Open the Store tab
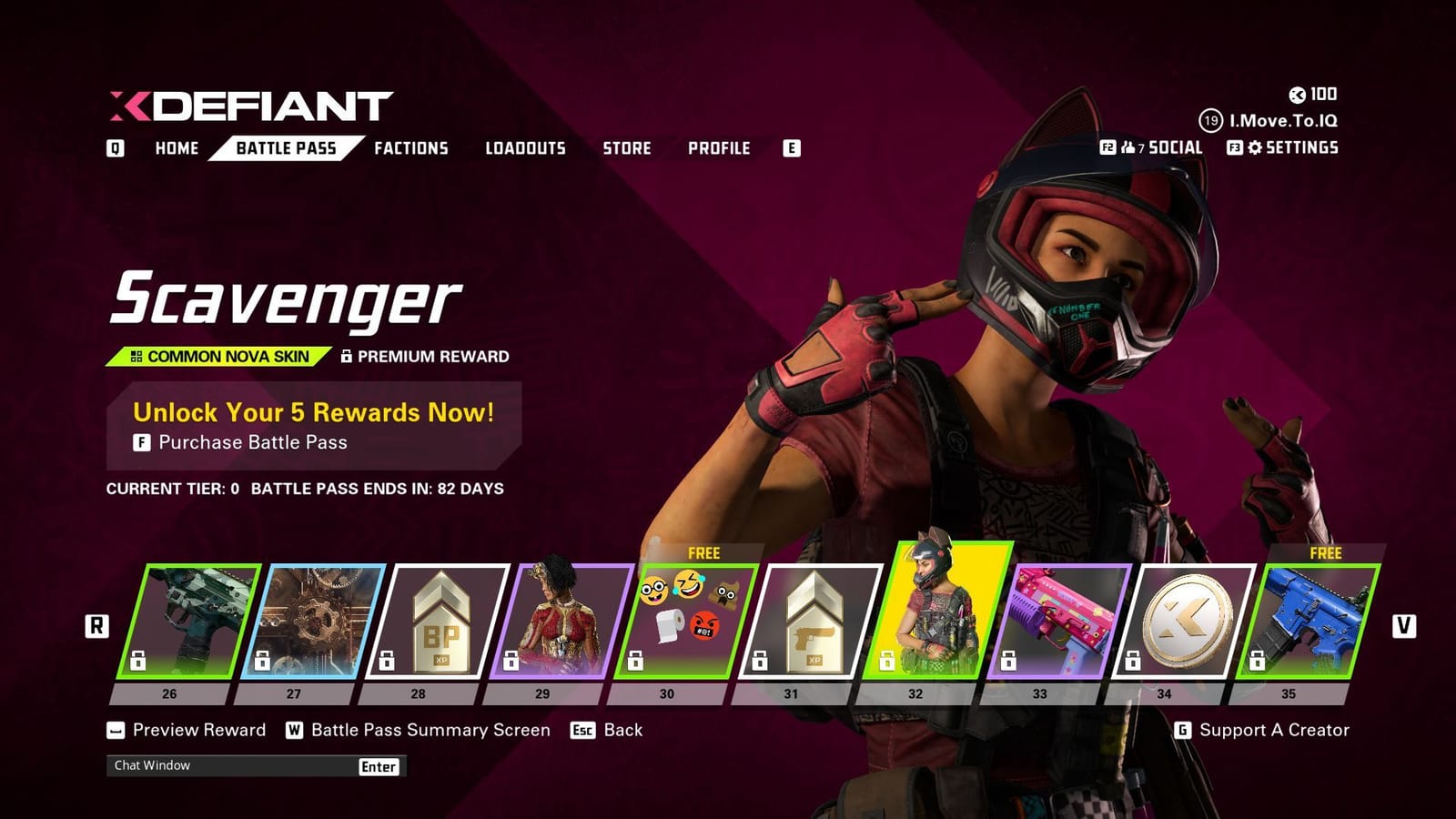 coord(628,148)
